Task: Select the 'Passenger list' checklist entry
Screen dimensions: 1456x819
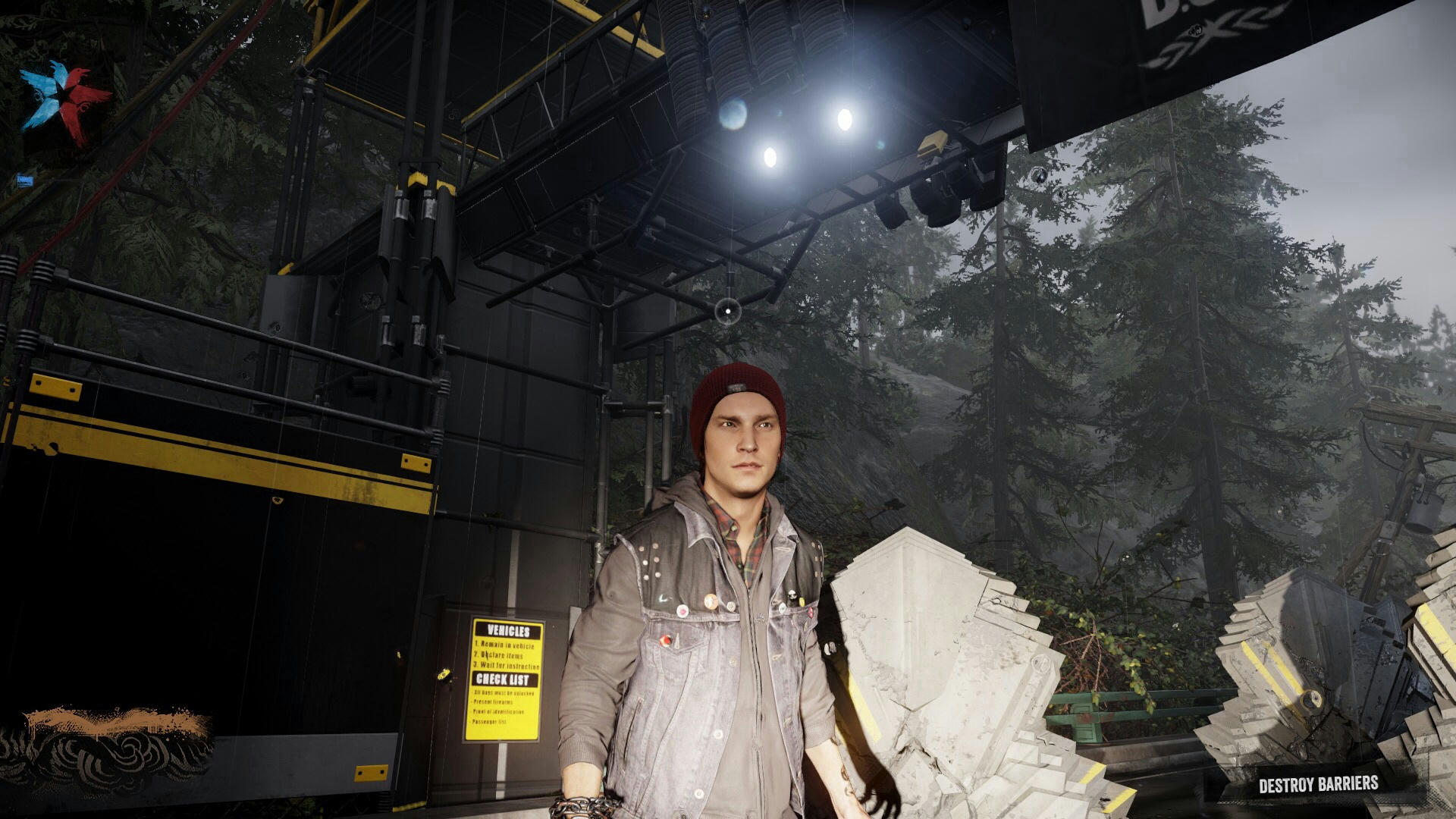Action: (x=490, y=721)
